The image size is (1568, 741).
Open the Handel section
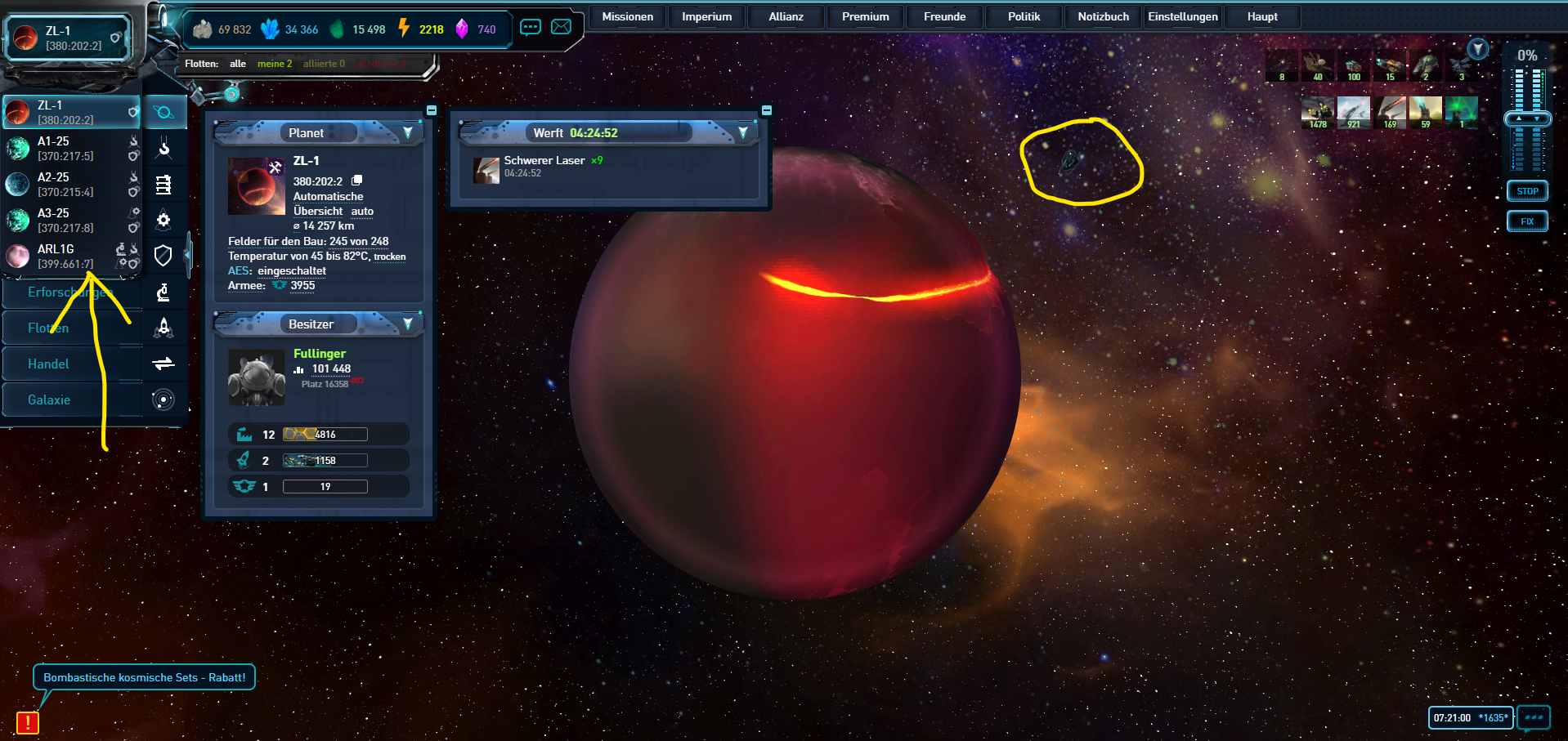coord(49,364)
